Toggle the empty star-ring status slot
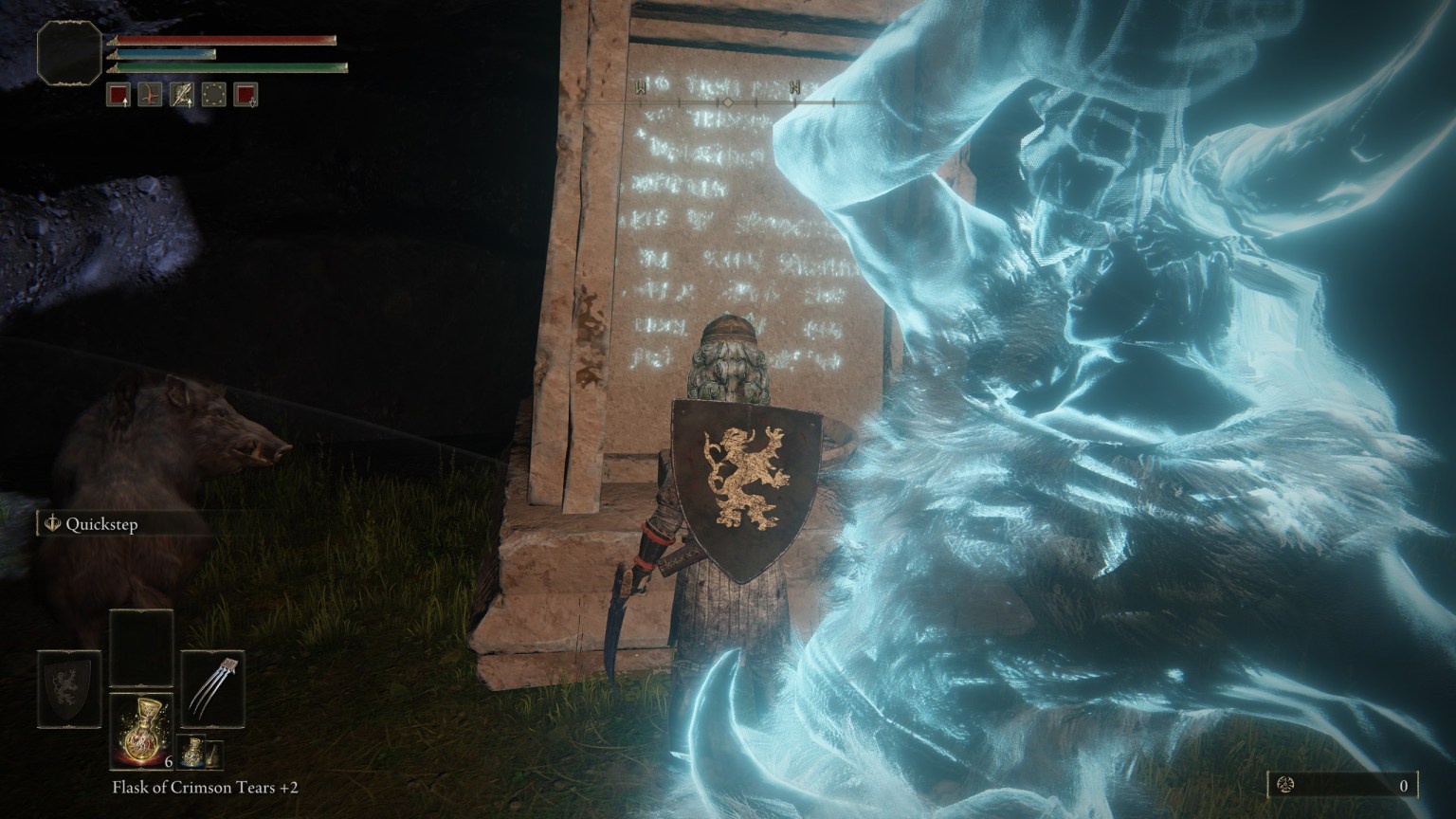 [x=214, y=95]
